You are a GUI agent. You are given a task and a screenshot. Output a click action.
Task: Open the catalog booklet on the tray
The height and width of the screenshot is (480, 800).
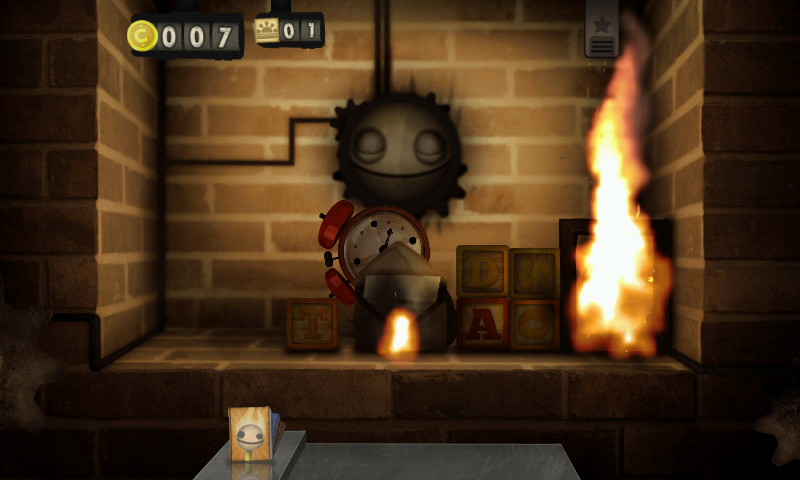pos(251,435)
